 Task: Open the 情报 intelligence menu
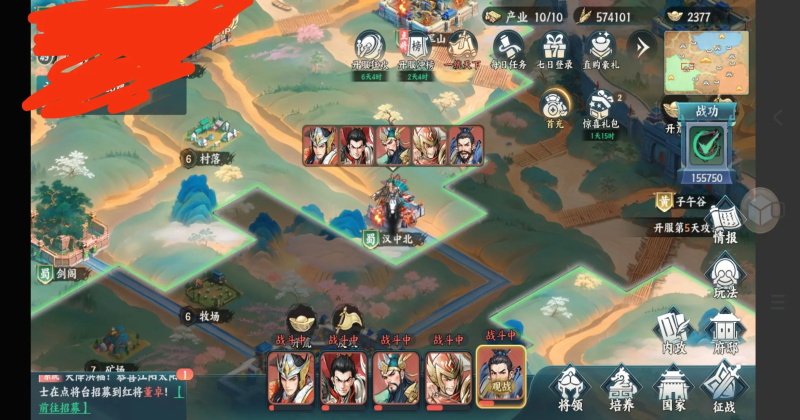tap(726, 223)
